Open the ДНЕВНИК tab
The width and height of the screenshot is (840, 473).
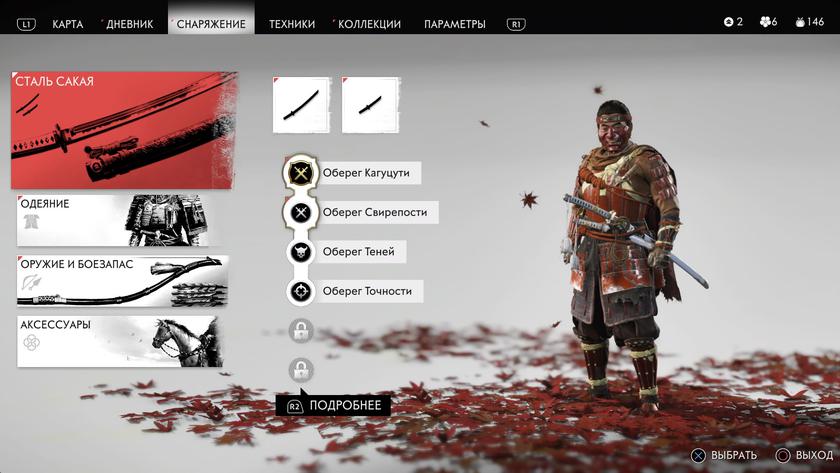click(x=130, y=23)
